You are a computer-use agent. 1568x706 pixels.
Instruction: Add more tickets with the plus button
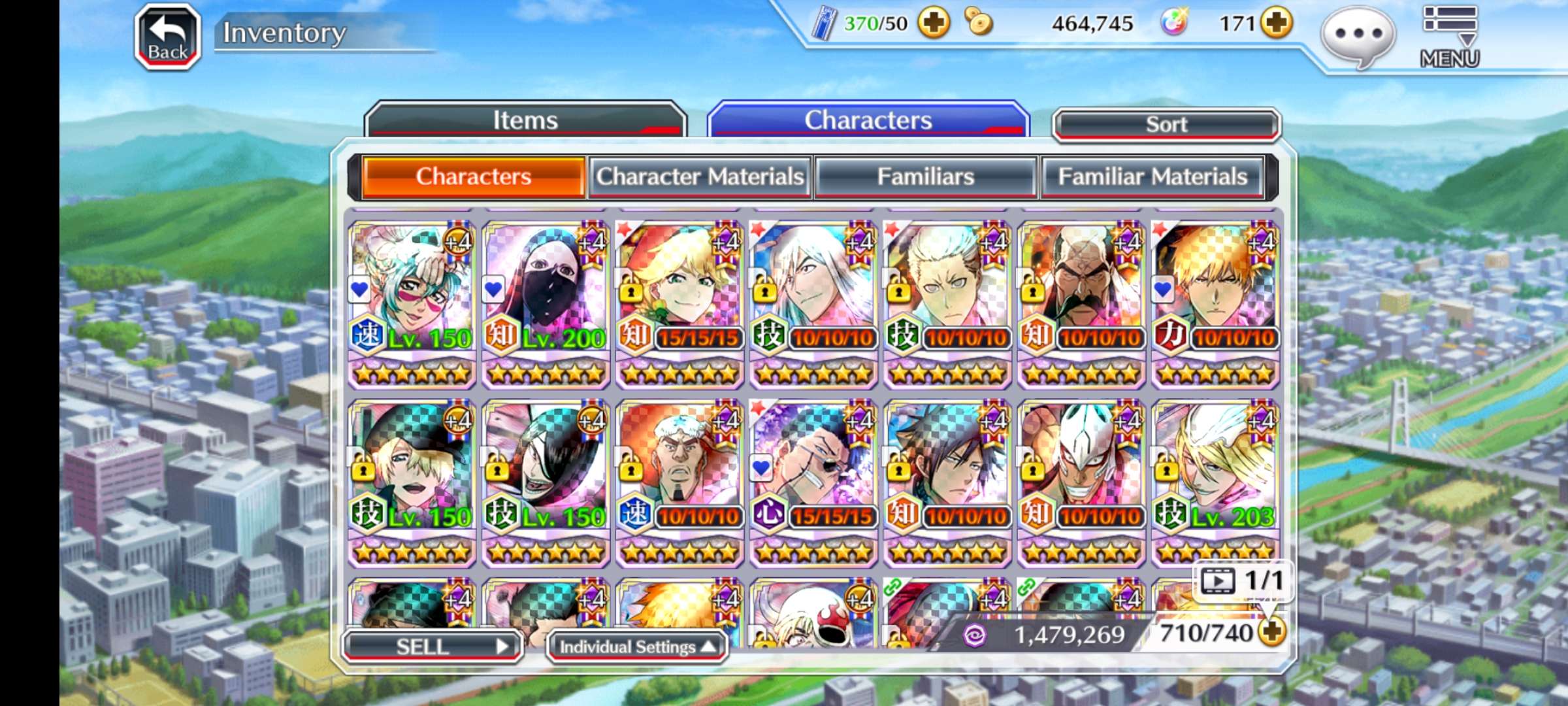click(x=934, y=24)
